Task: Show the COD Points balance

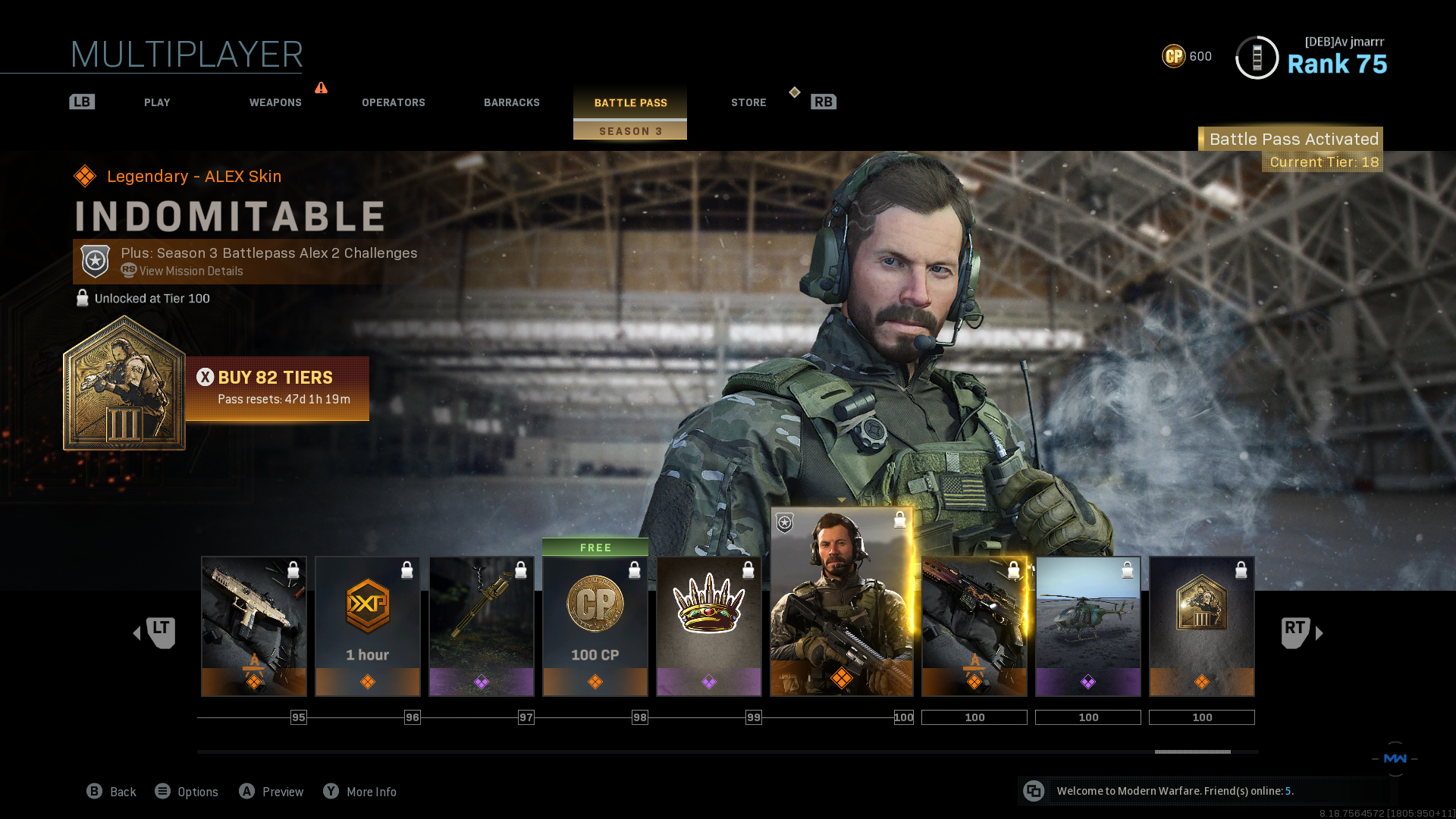Action: (1187, 56)
